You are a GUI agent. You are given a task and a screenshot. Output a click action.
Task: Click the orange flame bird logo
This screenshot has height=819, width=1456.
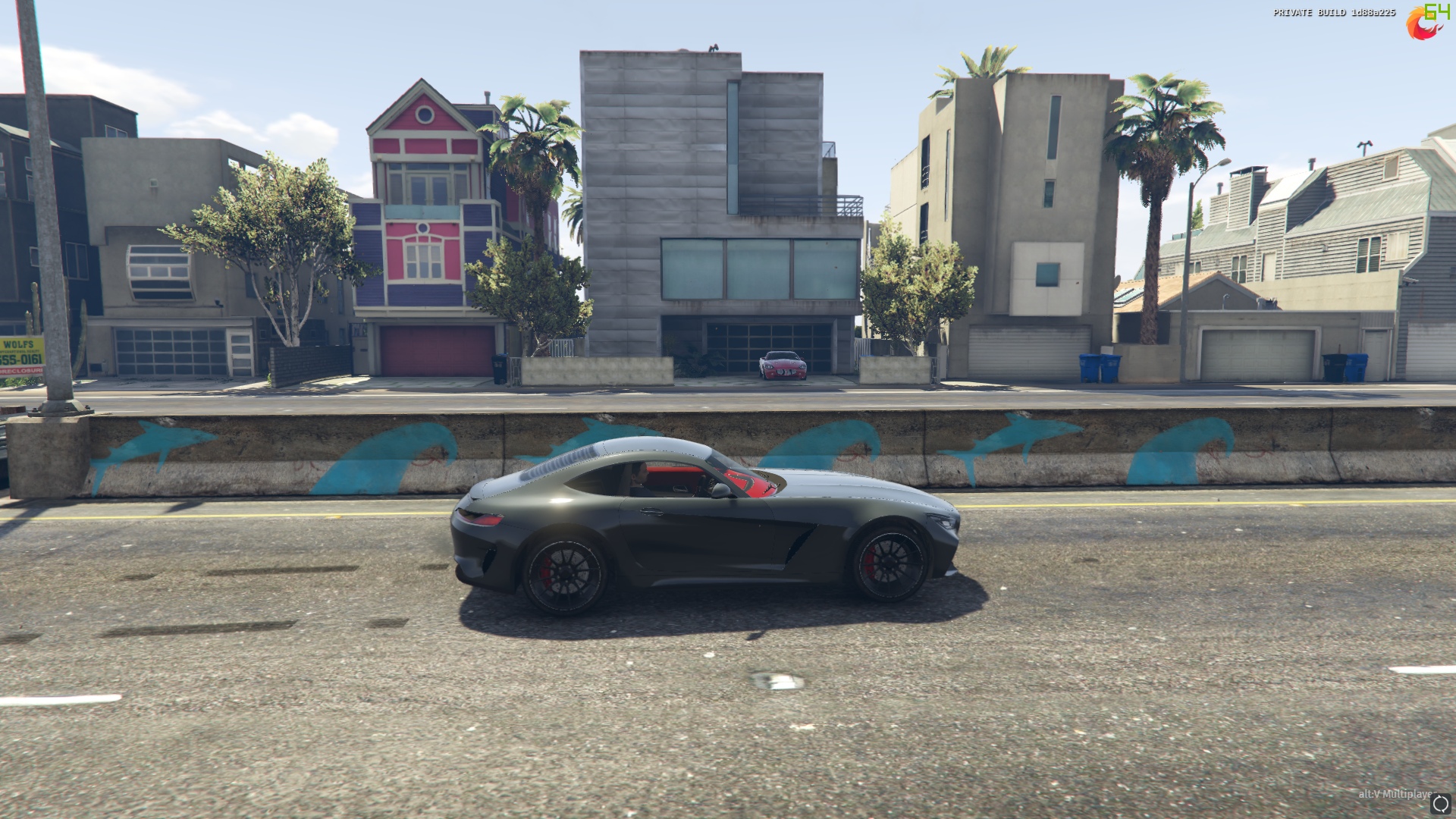[x=1422, y=24]
